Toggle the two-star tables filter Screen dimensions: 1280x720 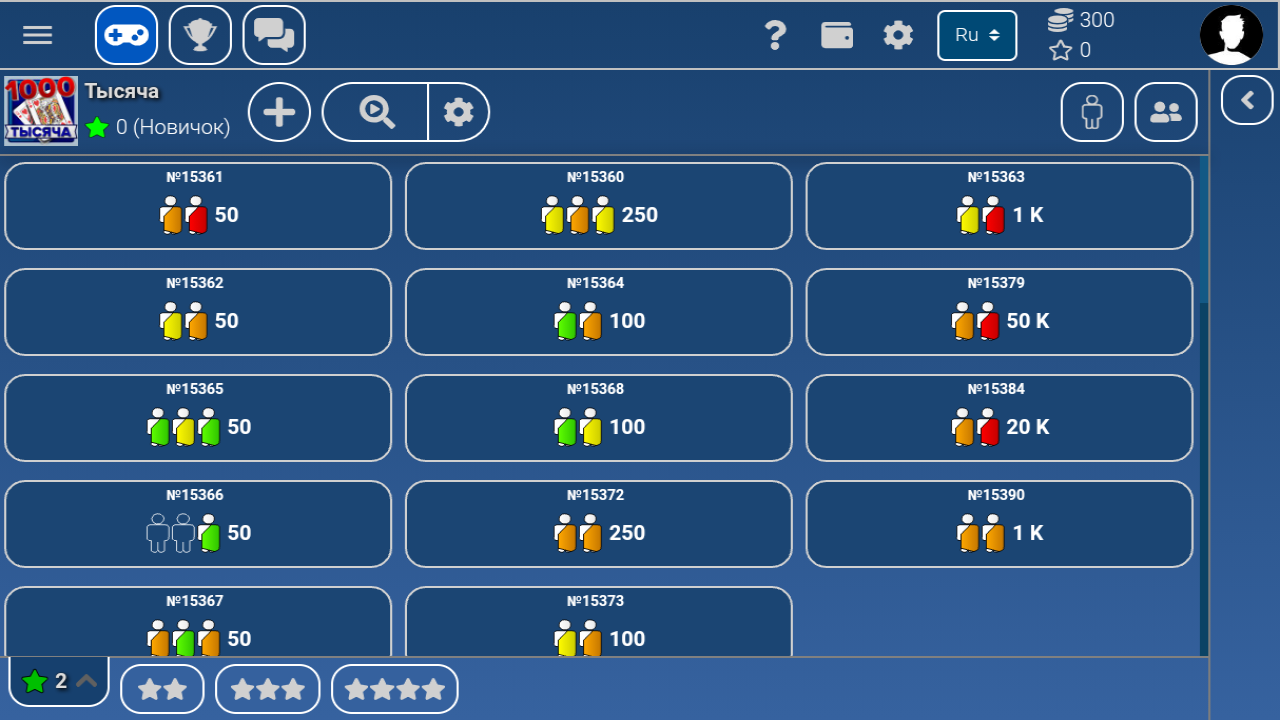click(x=162, y=688)
